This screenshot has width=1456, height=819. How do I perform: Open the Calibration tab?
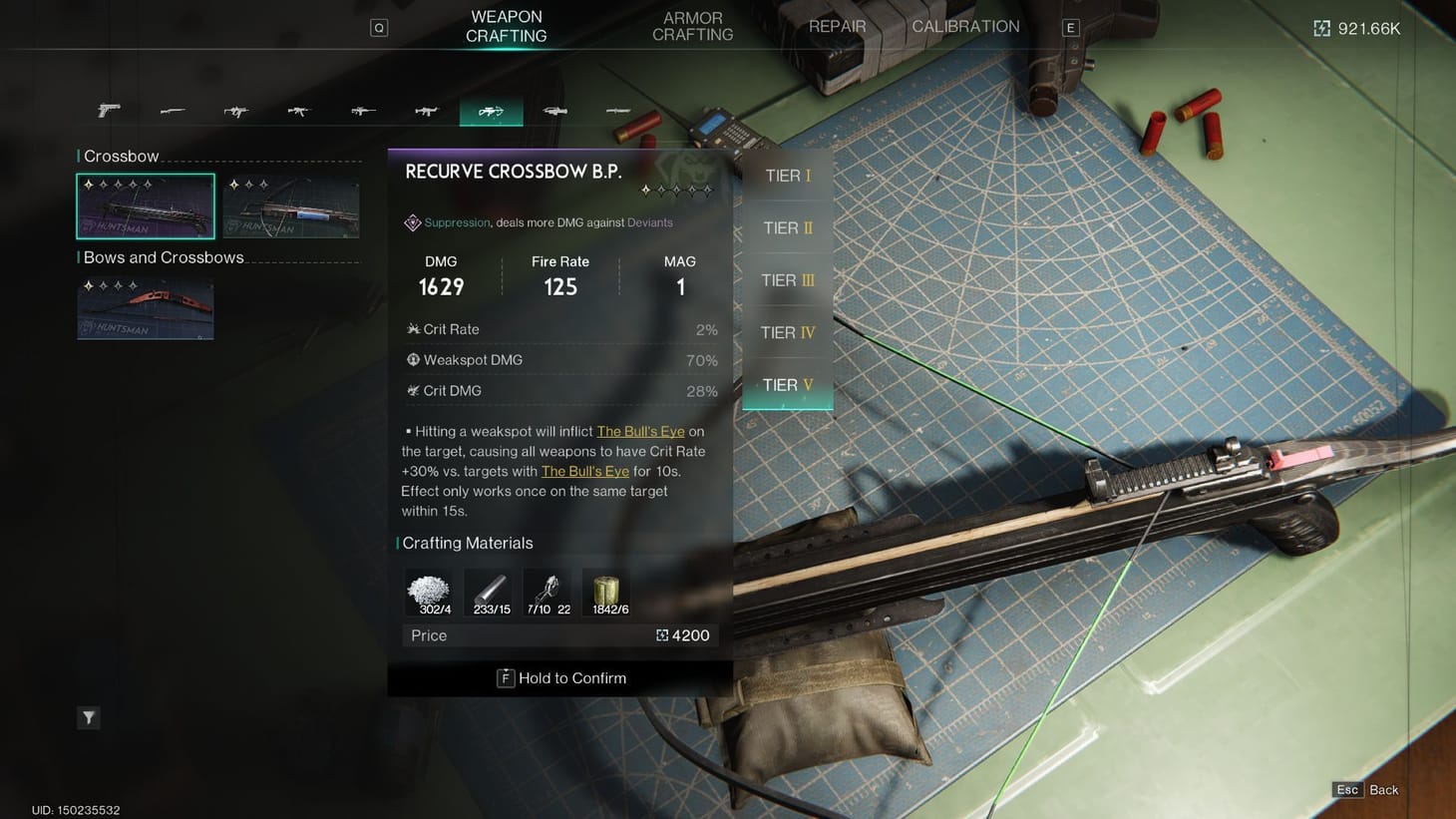pos(963,26)
